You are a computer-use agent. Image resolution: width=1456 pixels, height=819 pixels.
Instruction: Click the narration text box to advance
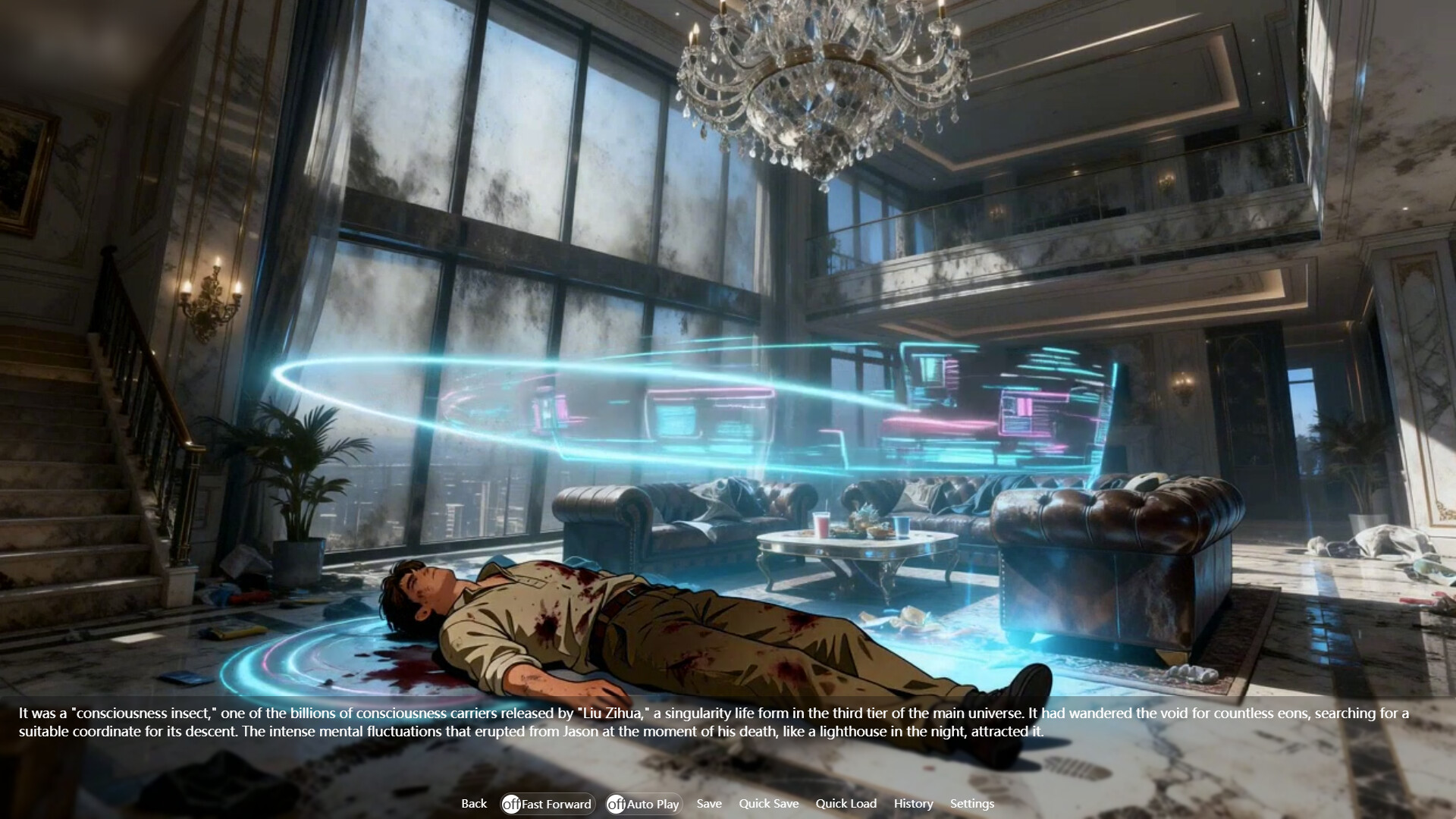[x=728, y=724]
